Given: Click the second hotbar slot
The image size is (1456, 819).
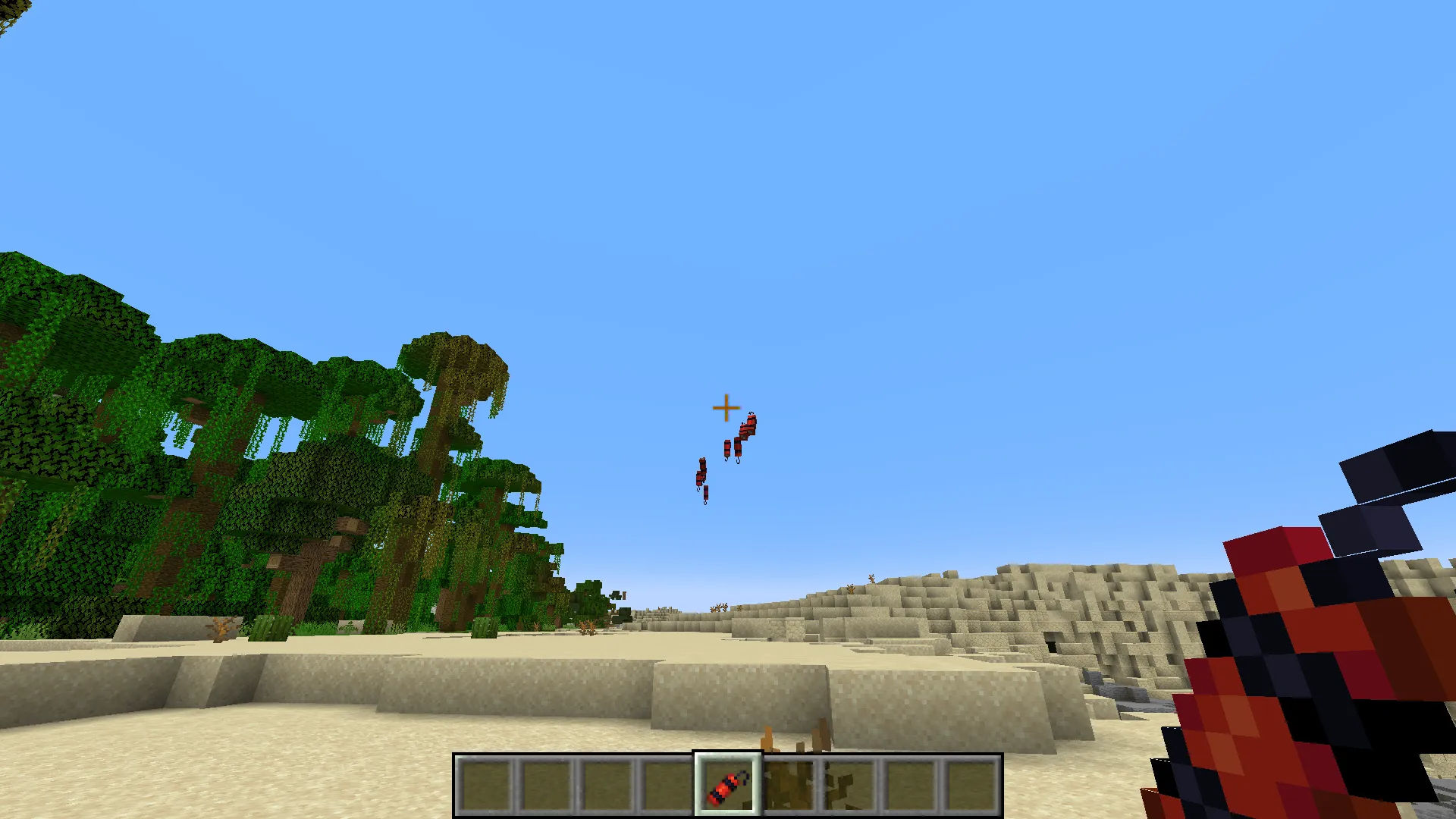Looking at the screenshot, I should (x=546, y=785).
